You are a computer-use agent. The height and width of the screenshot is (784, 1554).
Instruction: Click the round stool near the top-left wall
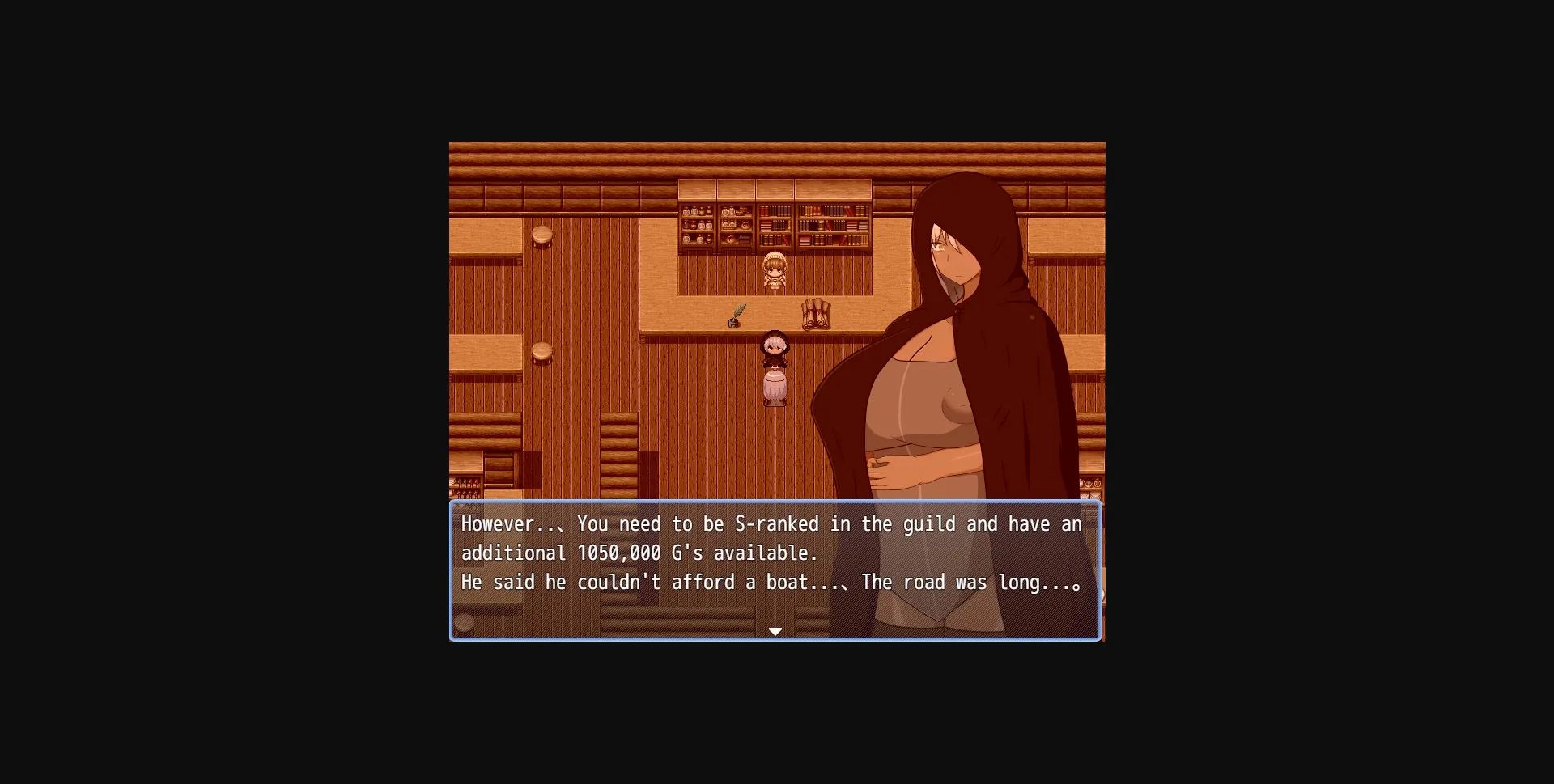(542, 237)
